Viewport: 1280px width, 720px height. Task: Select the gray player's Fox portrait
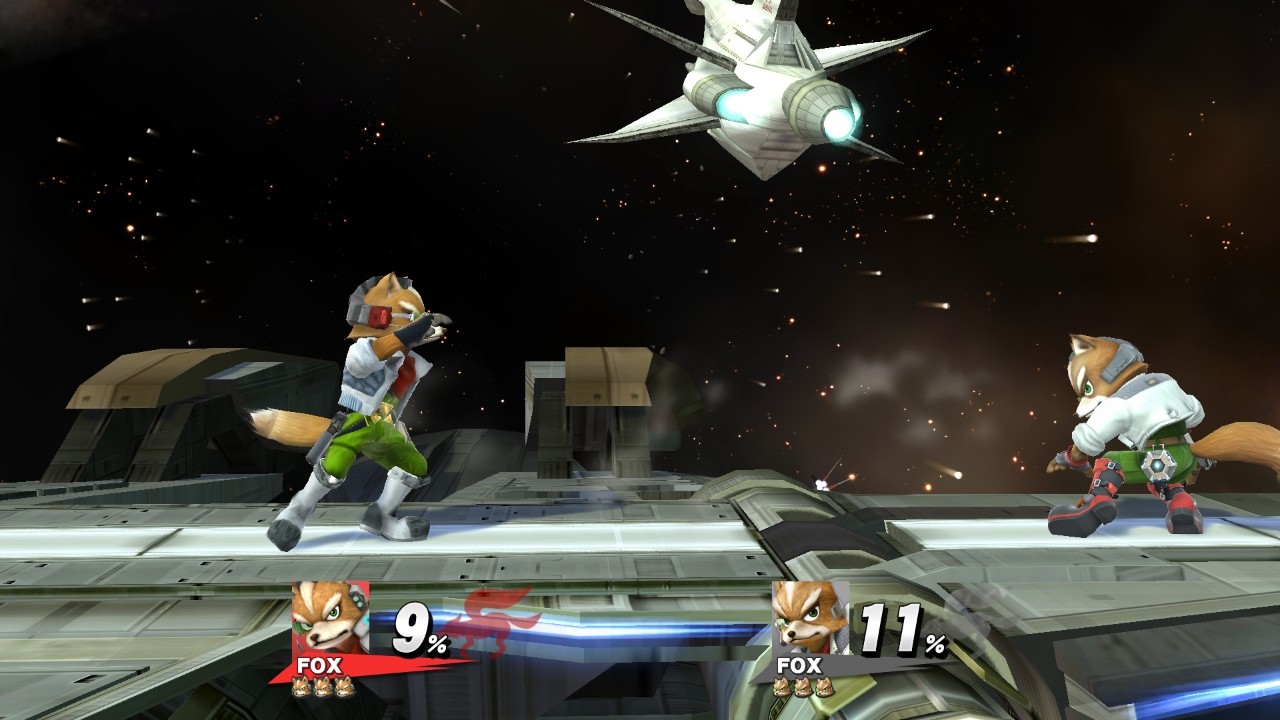coord(809,617)
